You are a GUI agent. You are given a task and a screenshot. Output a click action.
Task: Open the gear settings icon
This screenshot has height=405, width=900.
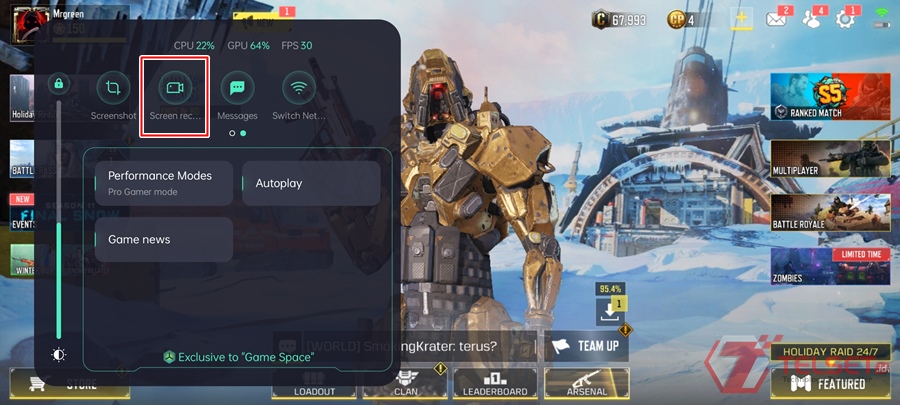click(845, 19)
